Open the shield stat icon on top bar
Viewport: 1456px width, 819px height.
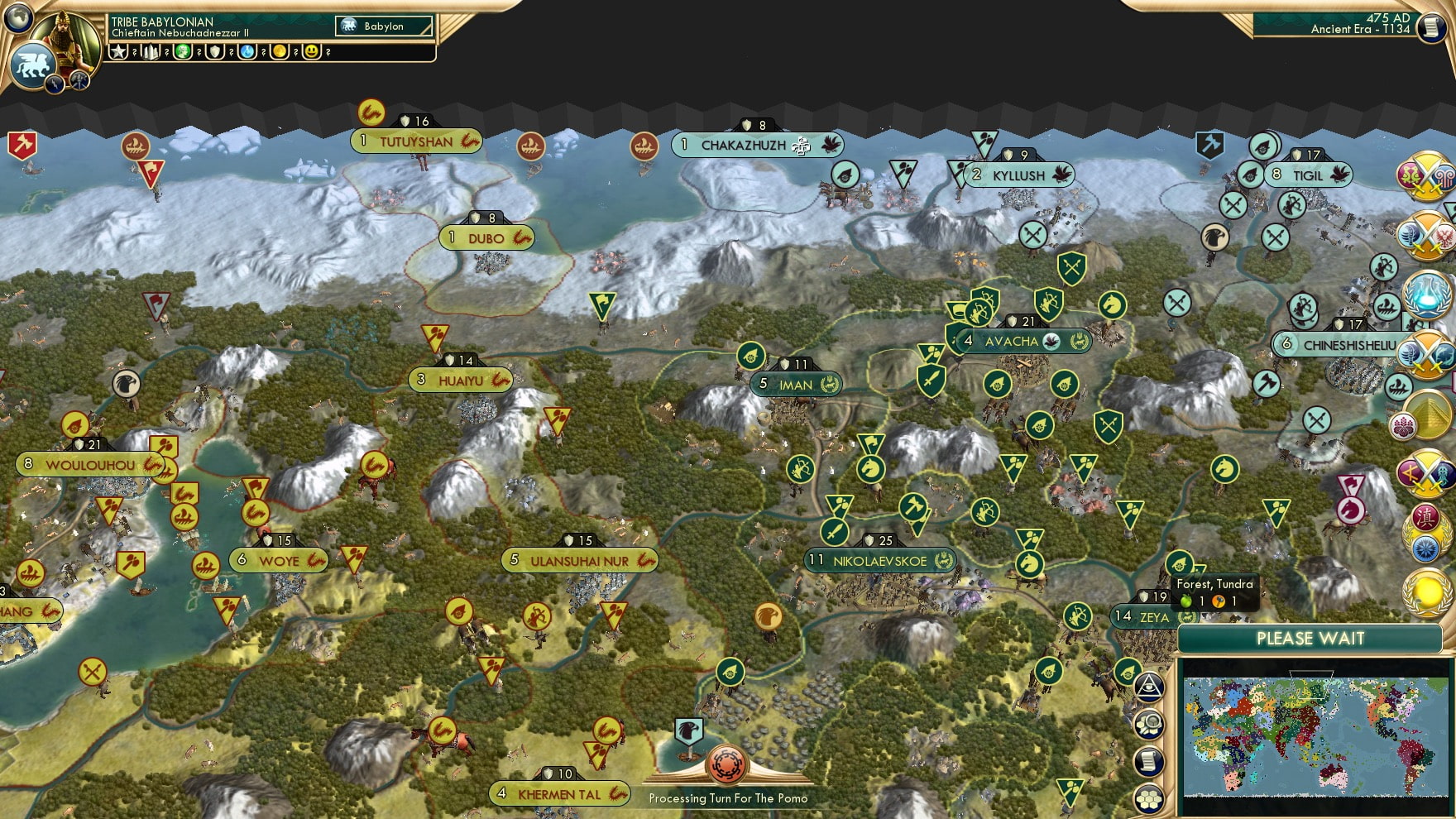click(x=213, y=52)
